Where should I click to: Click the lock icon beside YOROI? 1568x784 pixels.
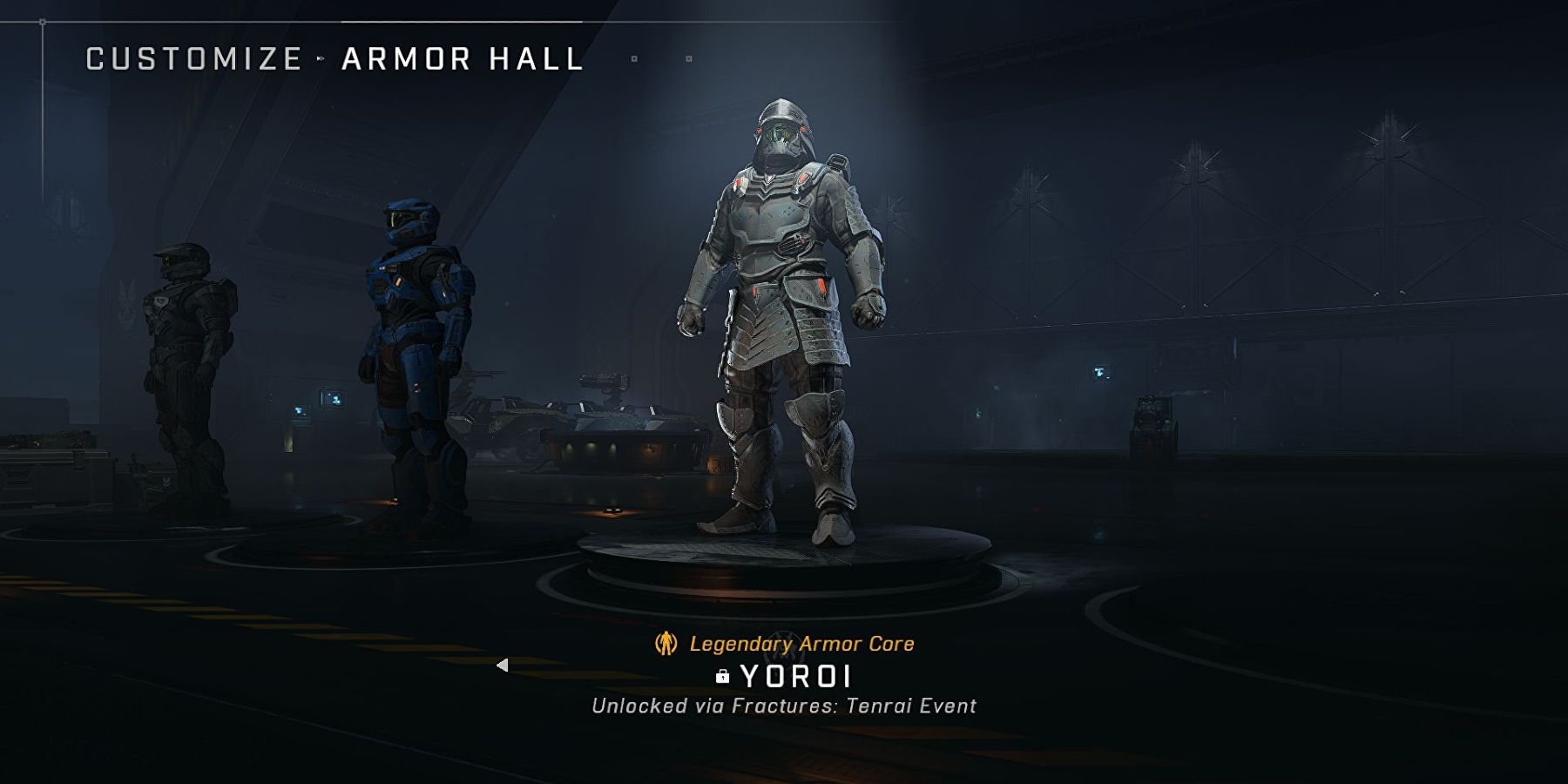click(723, 678)
